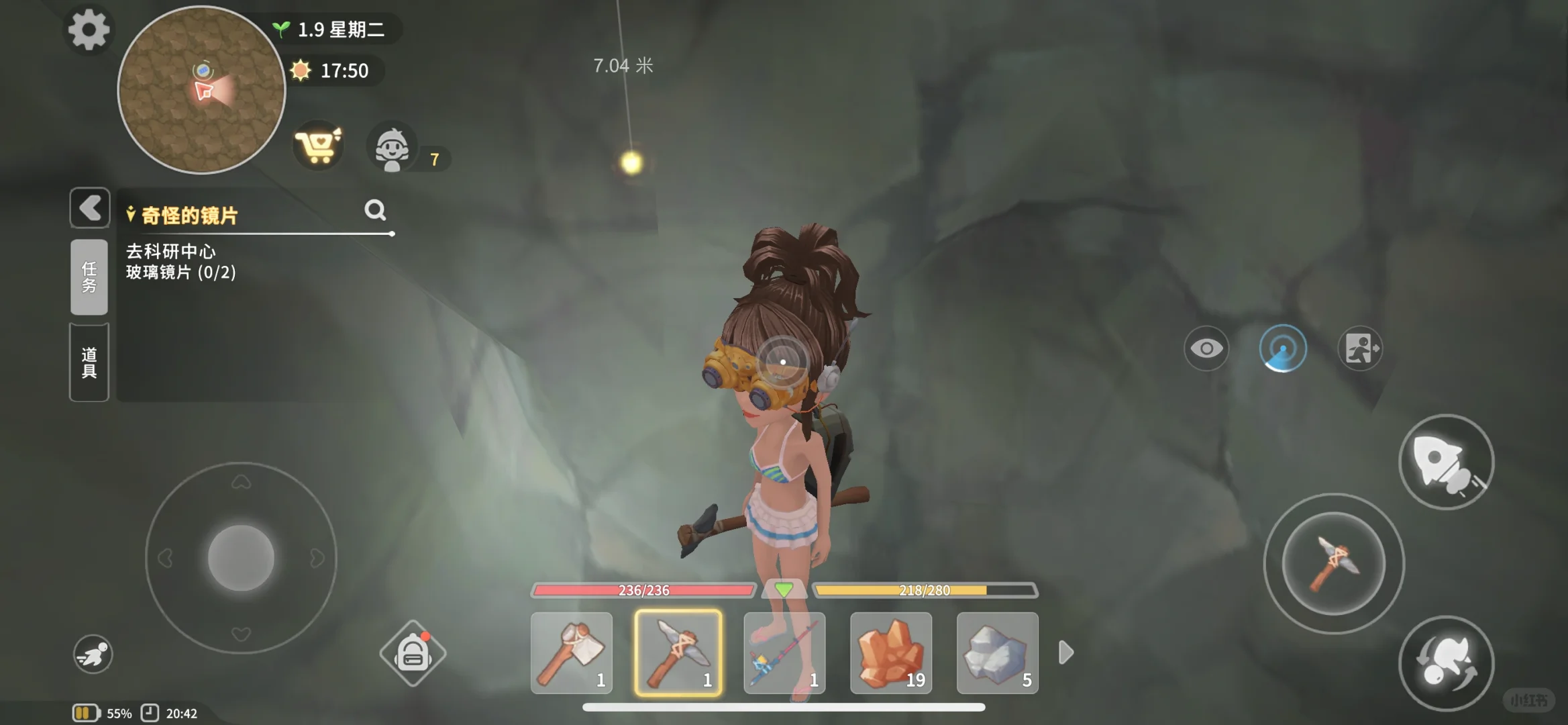Image resolution: width=1568 pixels, height=725 pixels.
Task: Use the pickaxe action button
Action: (x=1334, y=564)
